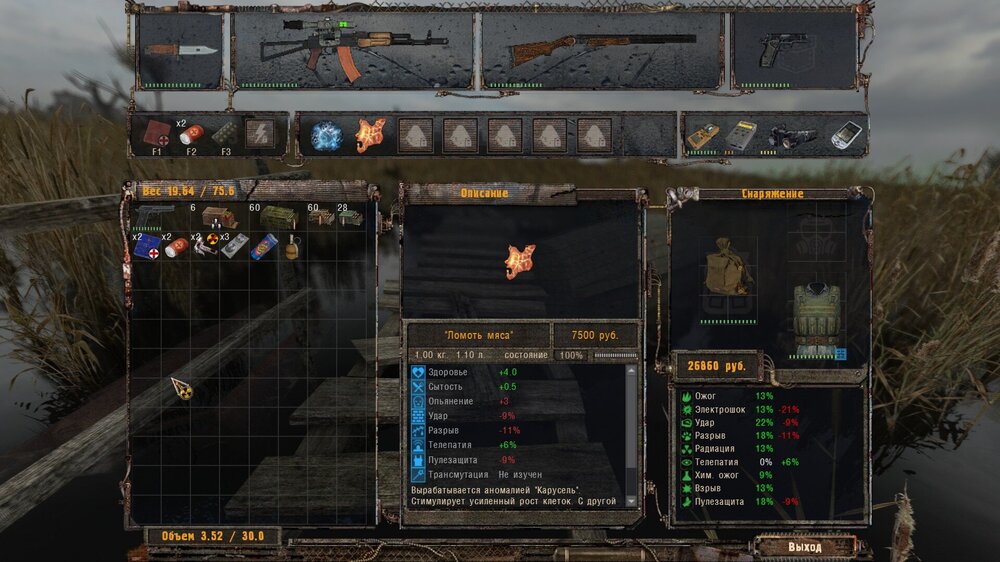The image size is (1000, 562).
Task: Select the yellow detector device slot
Action: coord(703,135)
